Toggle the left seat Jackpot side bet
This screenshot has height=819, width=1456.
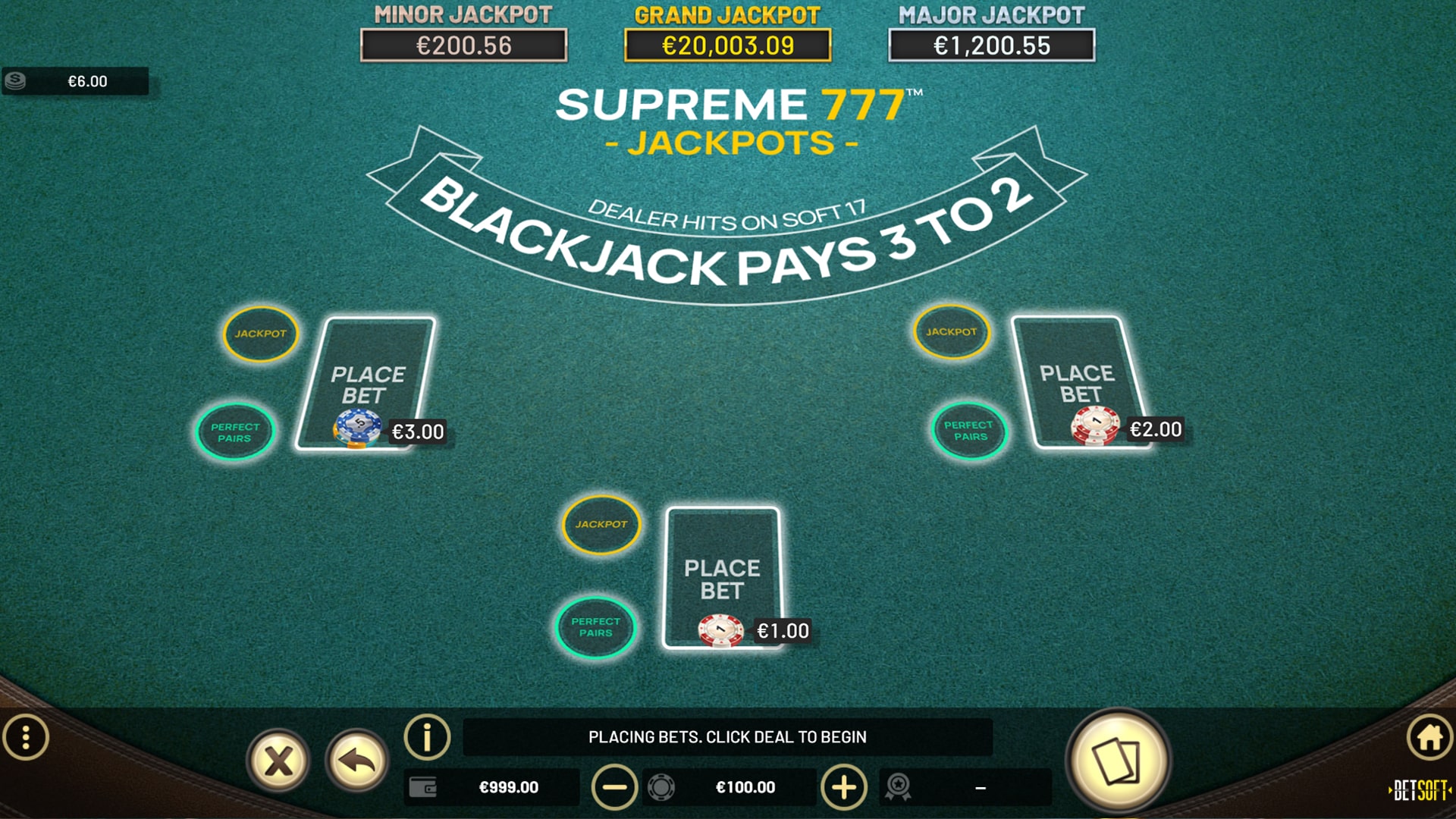[x=259, y=332]
